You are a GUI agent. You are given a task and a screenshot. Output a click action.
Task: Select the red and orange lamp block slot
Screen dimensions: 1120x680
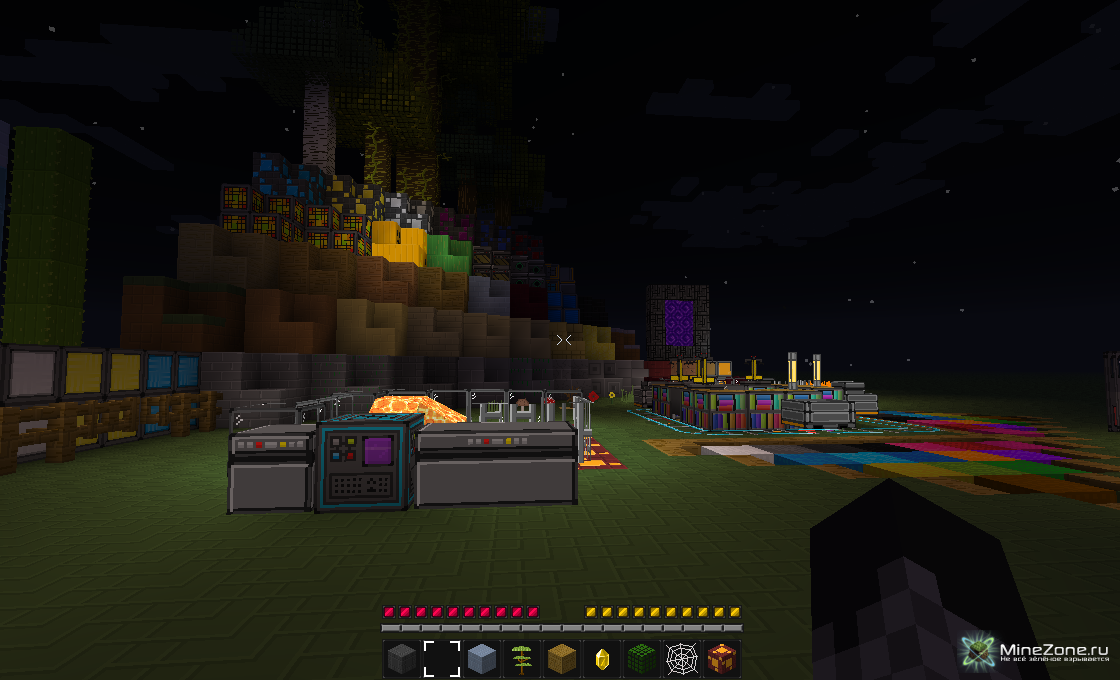click(x=721, y=659)
